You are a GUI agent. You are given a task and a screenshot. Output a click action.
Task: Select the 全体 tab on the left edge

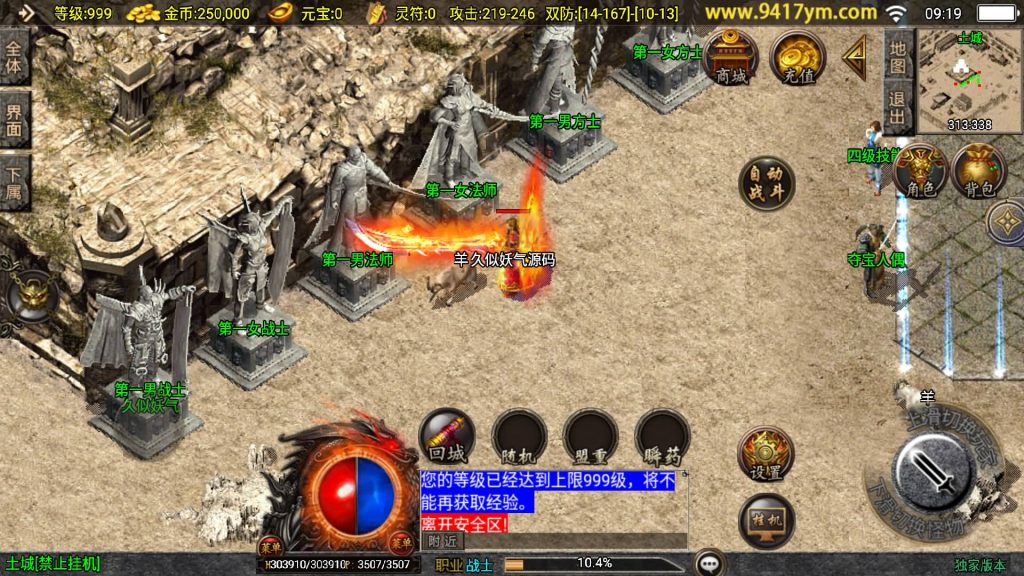click(x=14, y=57)
